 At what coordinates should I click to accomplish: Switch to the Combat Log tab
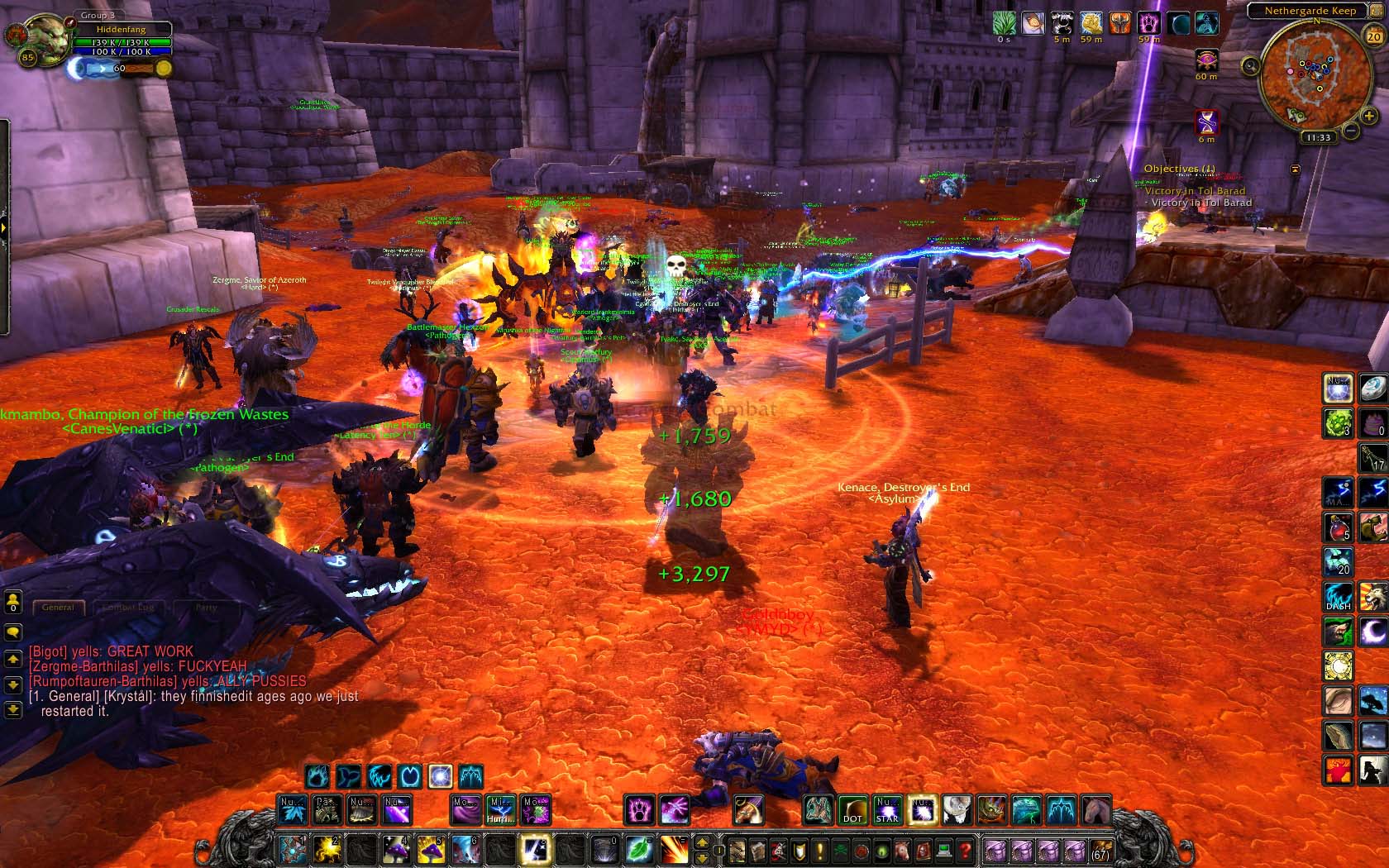coord(128,607)
